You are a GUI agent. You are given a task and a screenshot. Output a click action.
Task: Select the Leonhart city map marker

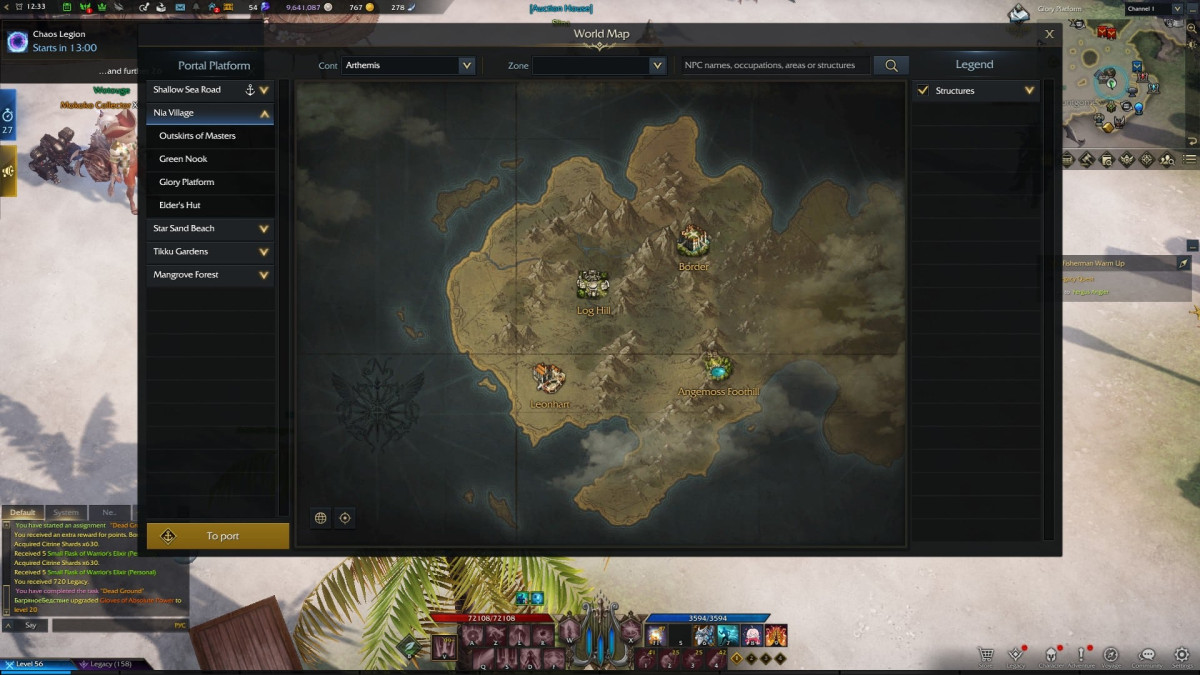pyautogui.click(x=548, y=378)
